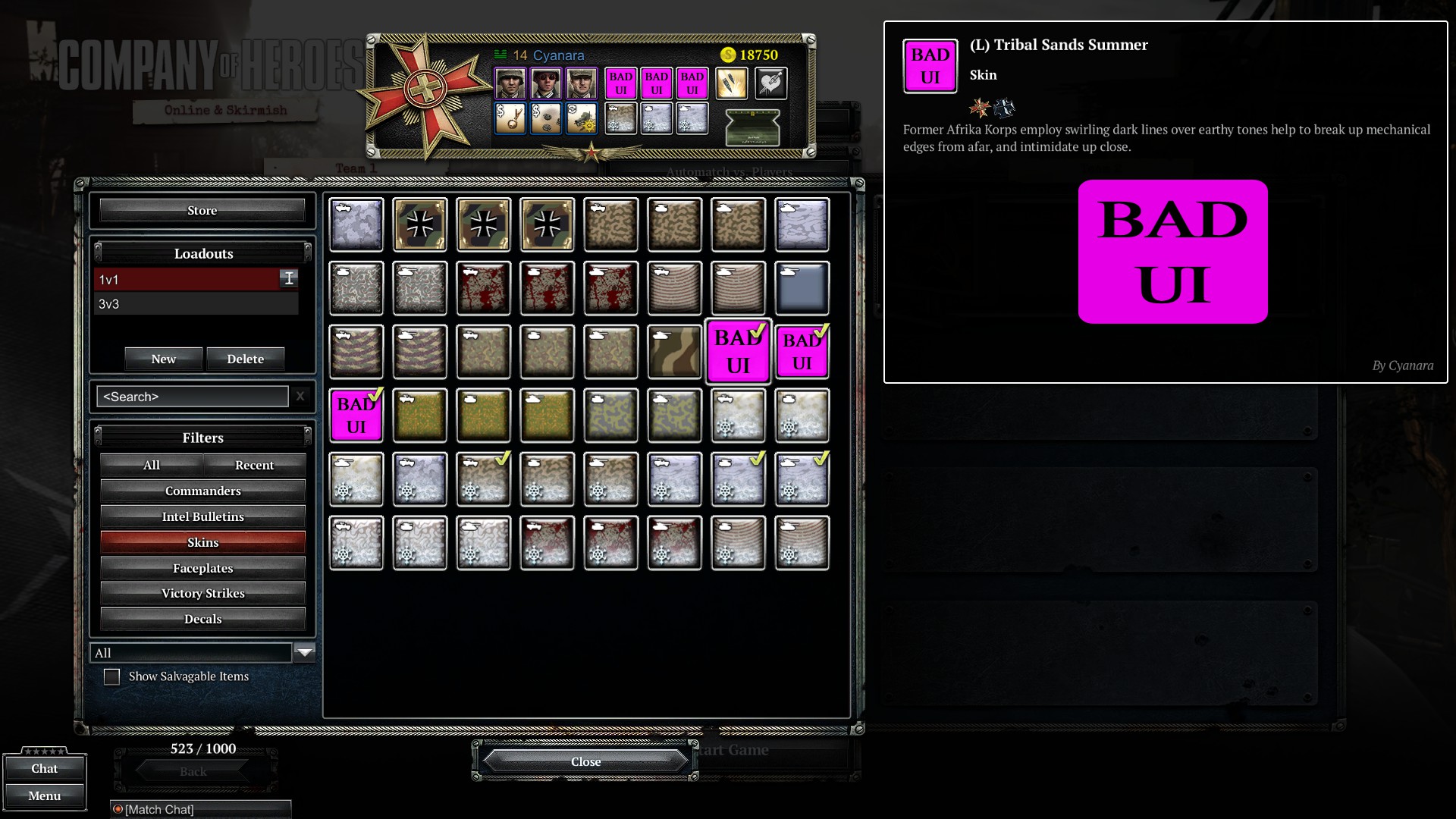Open the Chat panel
1456x819 pixels.
[x=44, y=768]
